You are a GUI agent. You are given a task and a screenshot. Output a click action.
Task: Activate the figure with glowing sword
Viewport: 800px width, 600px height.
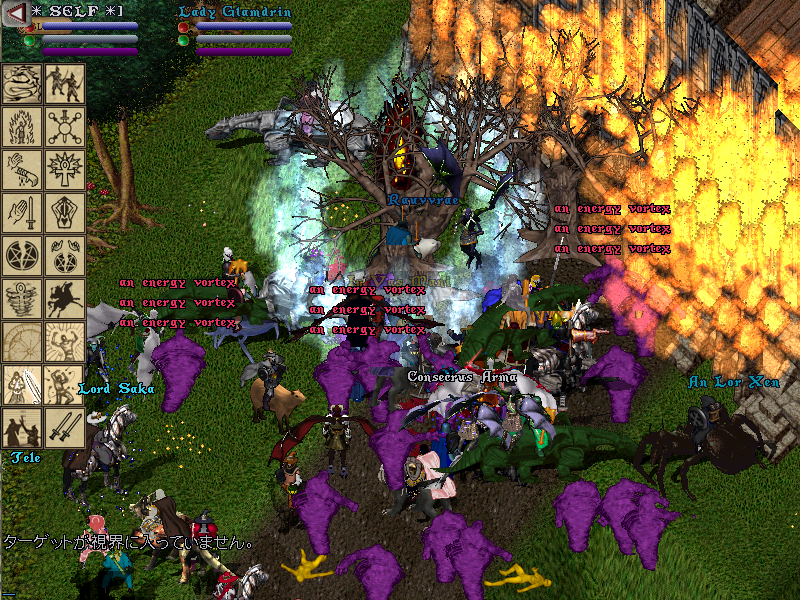[x=22, y=384]
